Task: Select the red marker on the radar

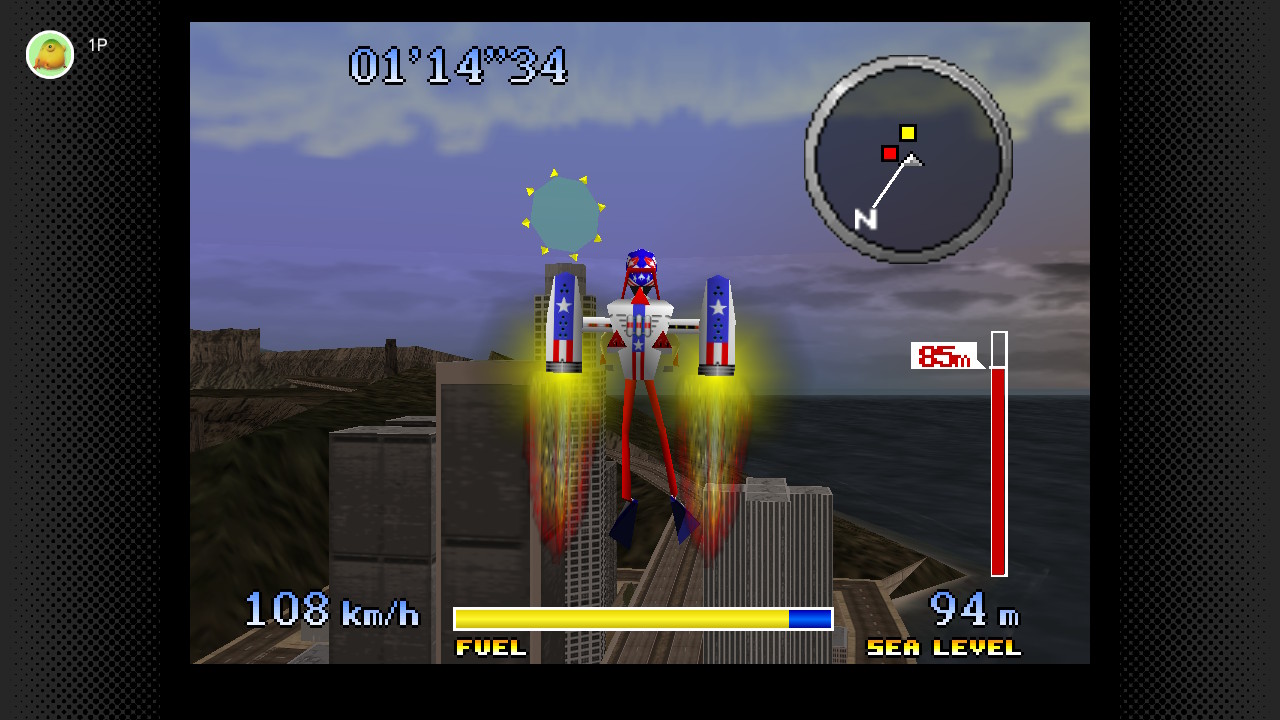Action: 889,153
